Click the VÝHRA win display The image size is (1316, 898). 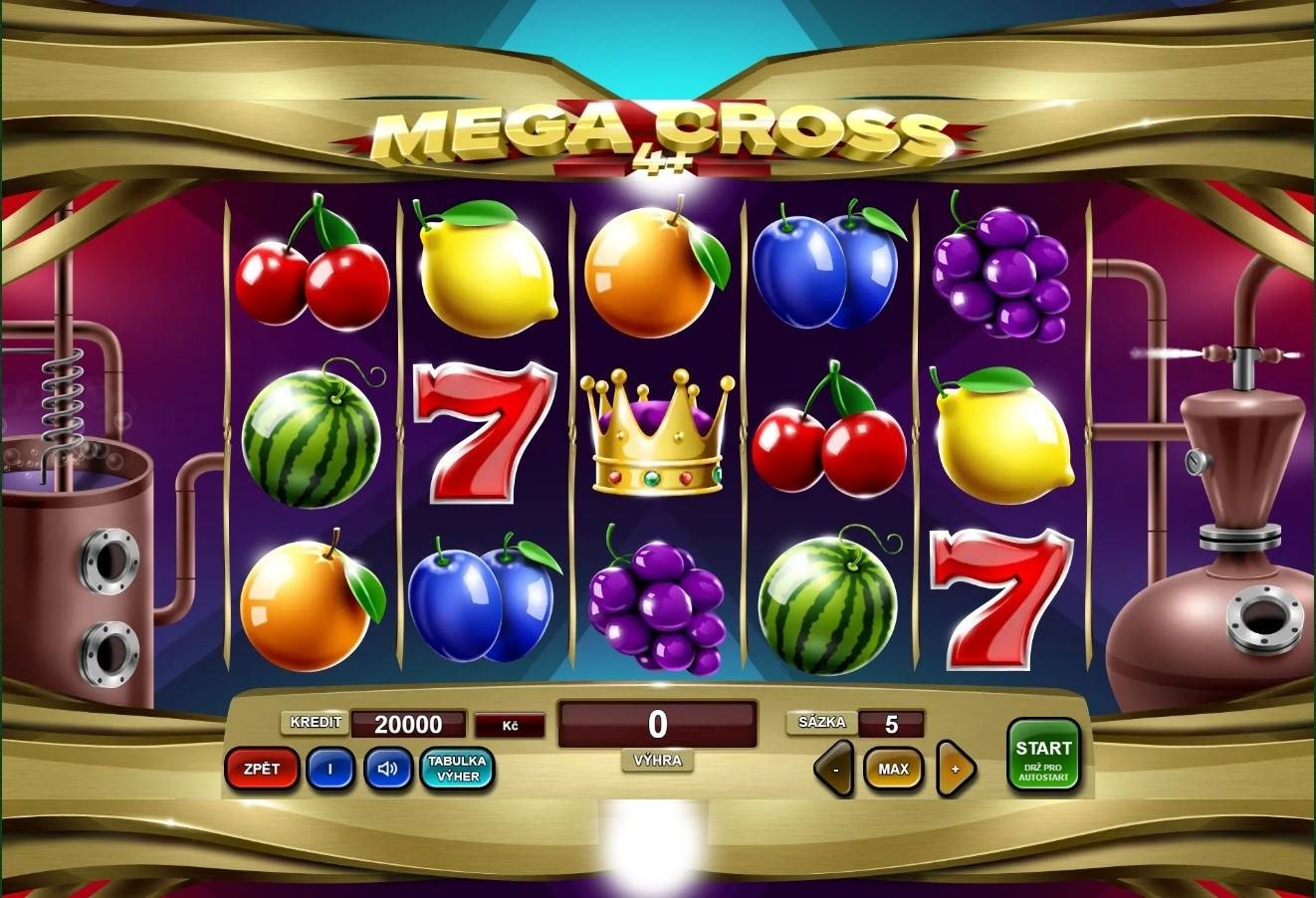657,724
